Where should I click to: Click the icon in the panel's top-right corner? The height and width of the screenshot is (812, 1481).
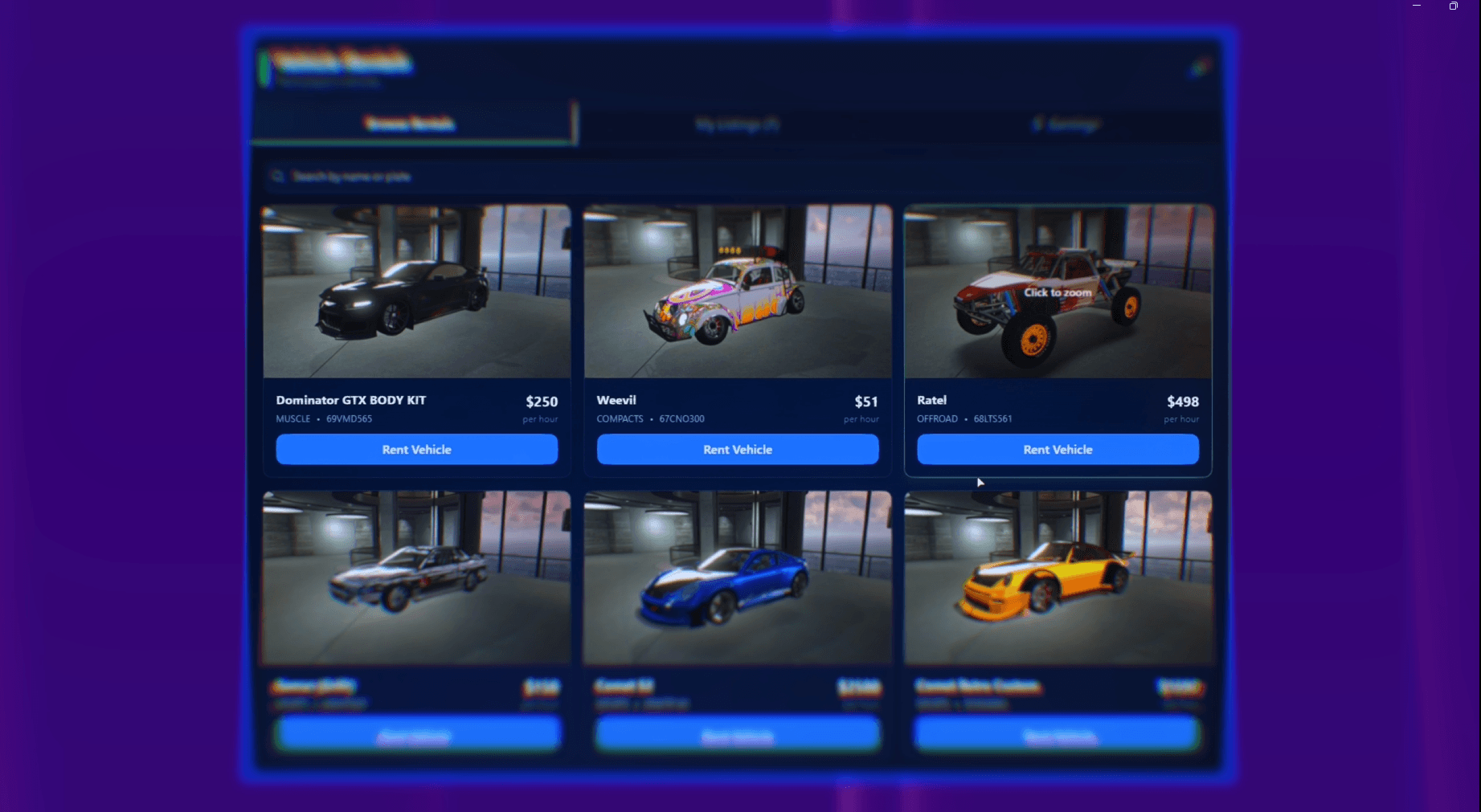[x=1198, y=67]
